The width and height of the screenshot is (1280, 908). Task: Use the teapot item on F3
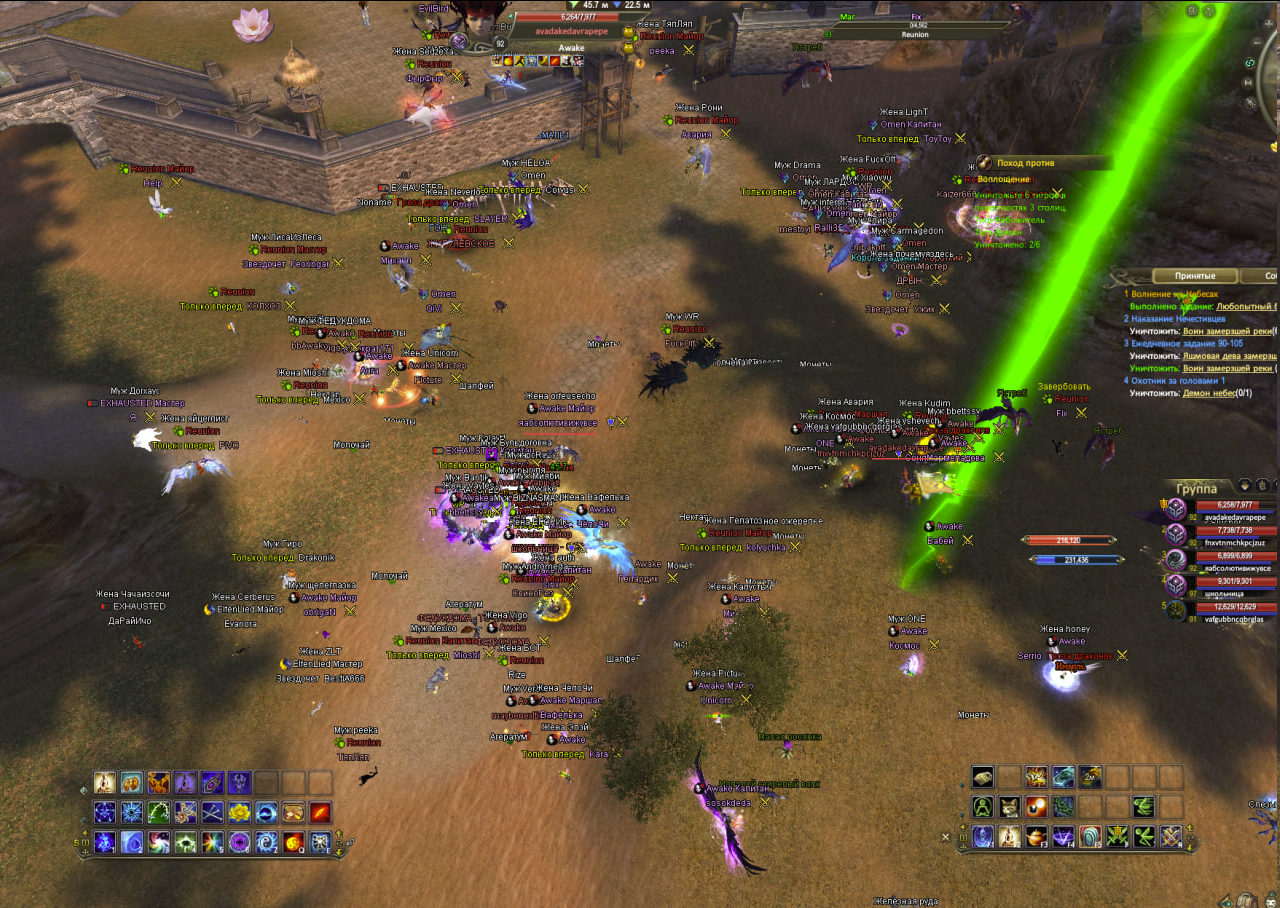click(1037, 837)
